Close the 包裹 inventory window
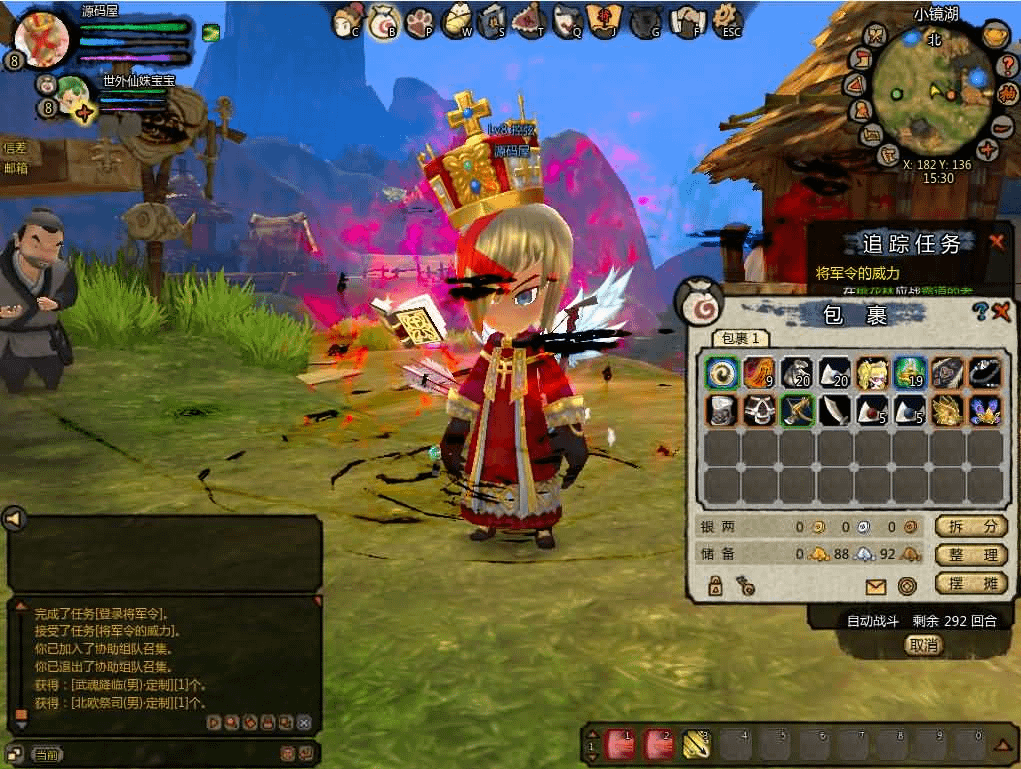 click(1001, 313)
